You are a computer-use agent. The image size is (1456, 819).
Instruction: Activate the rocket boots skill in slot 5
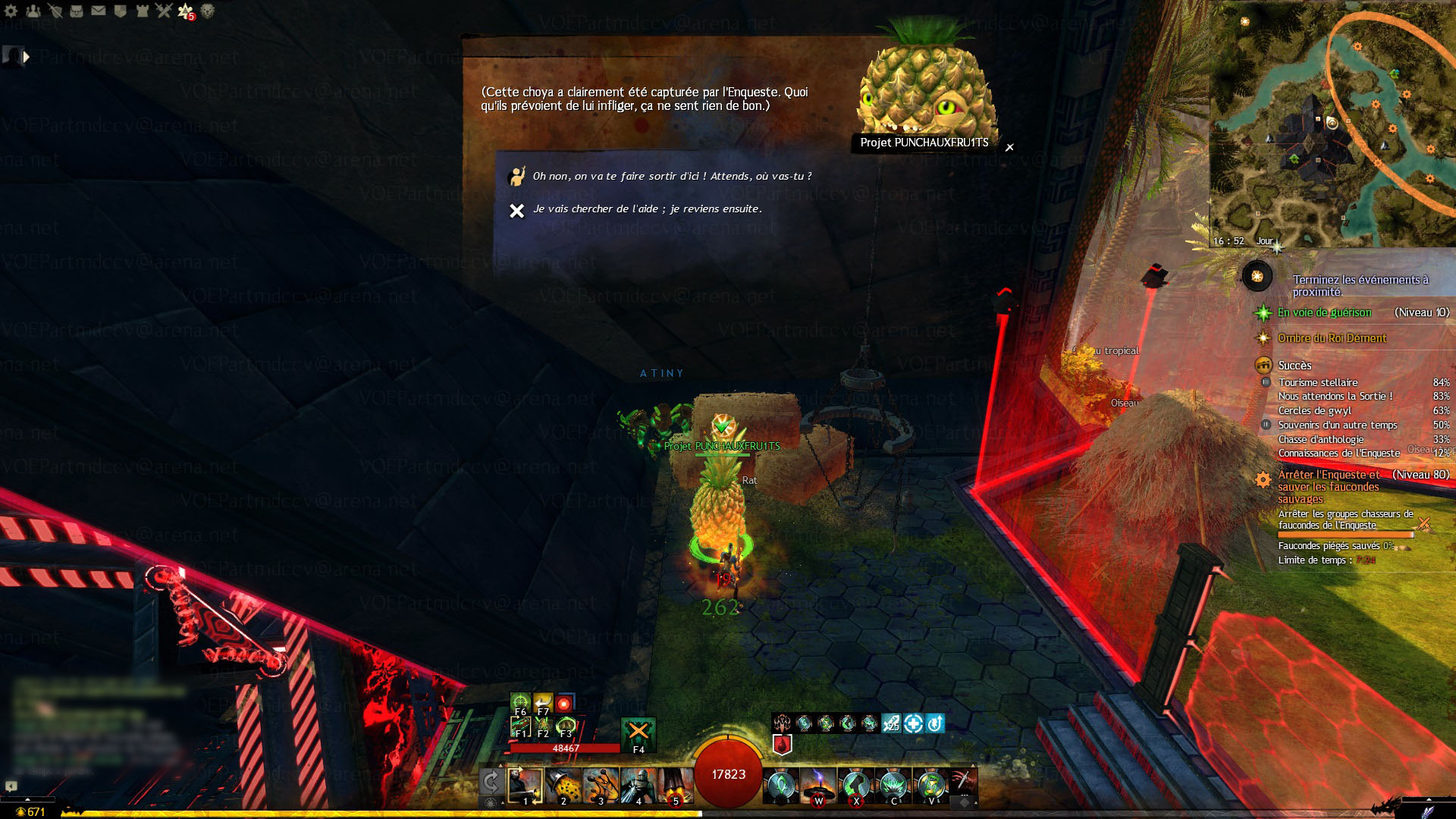[x=675, y=785]
